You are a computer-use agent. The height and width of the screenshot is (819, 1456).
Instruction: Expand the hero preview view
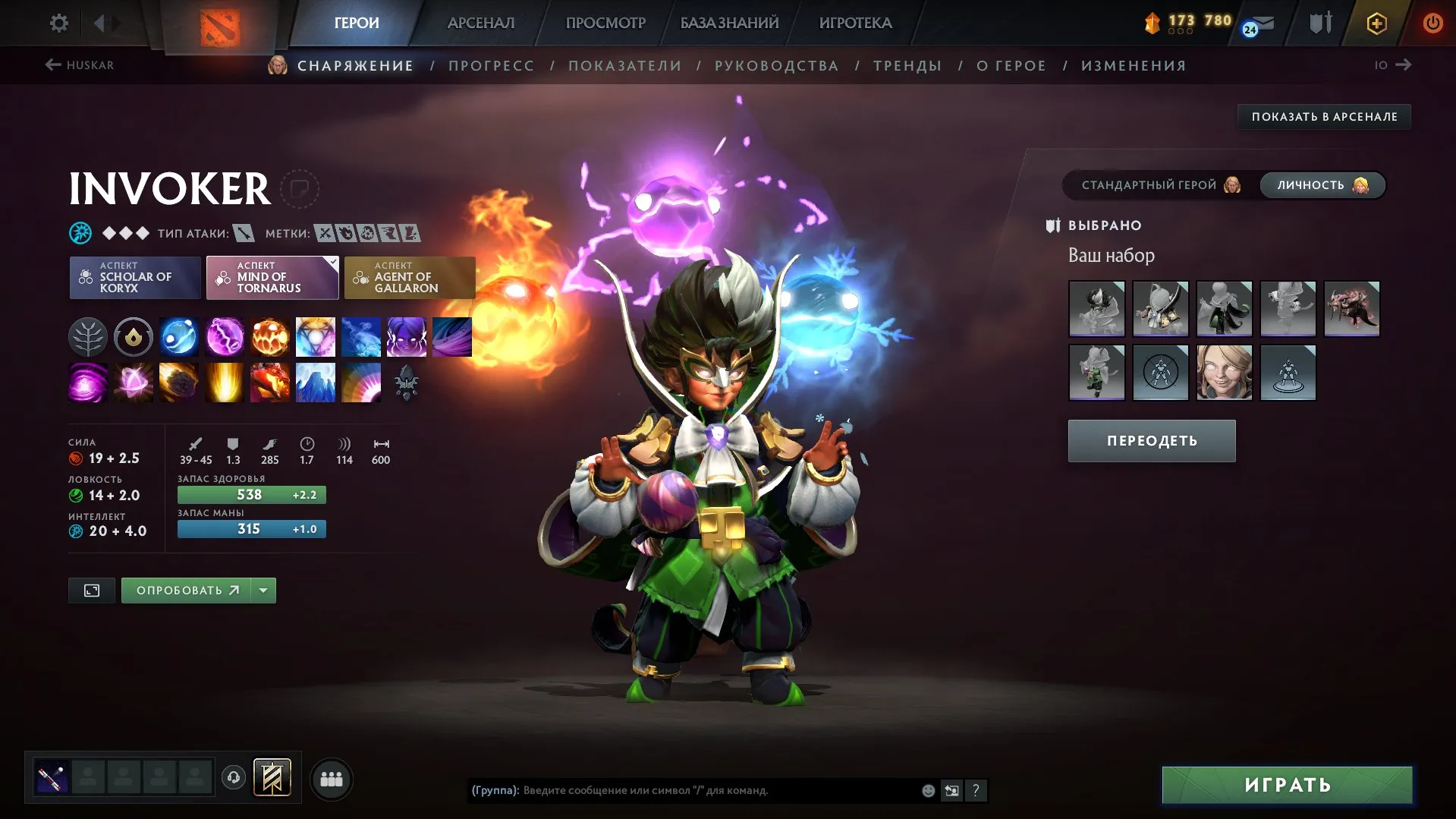pos(91,590)
